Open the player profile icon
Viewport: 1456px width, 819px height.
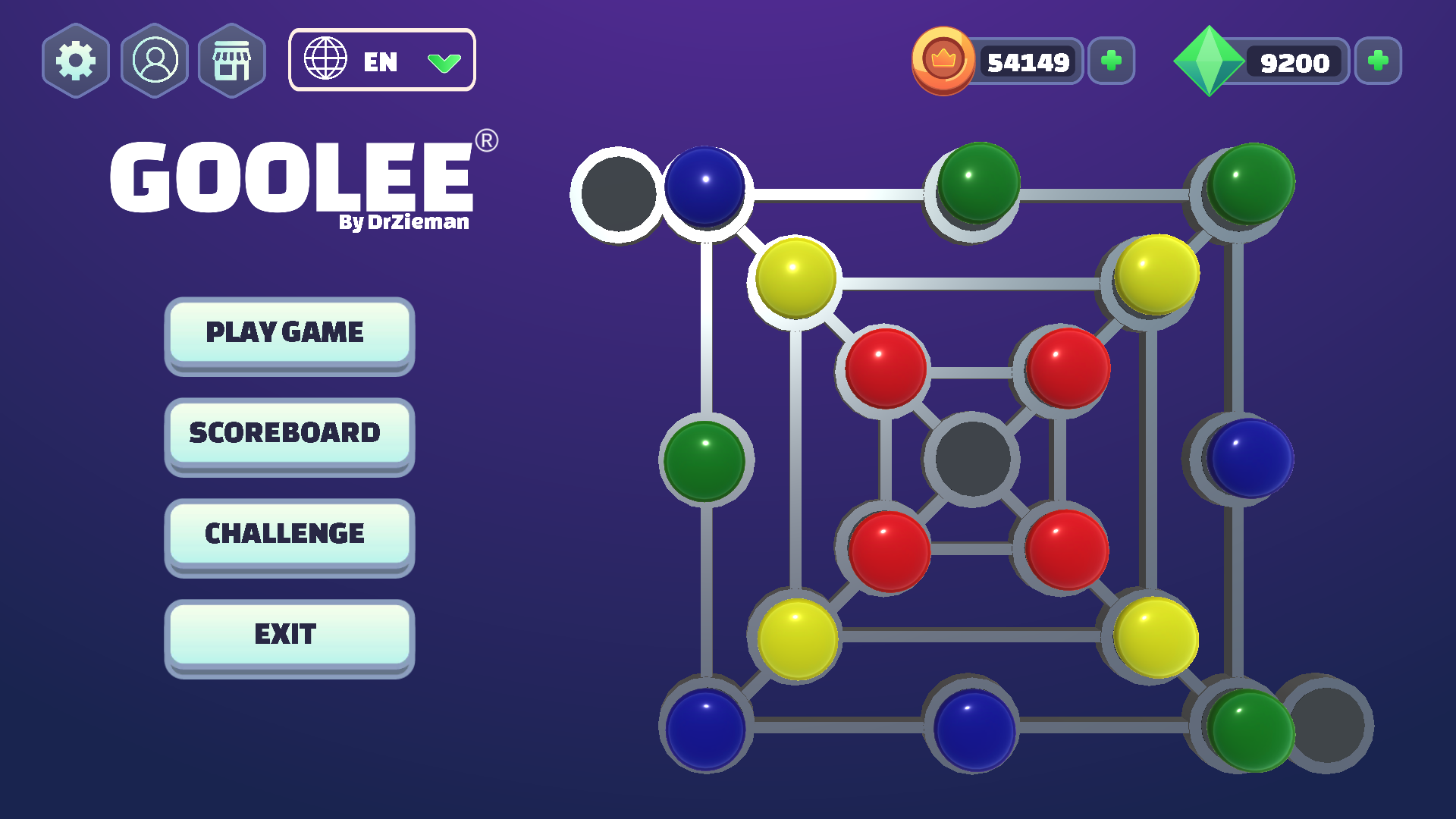[x=154, y=61]
